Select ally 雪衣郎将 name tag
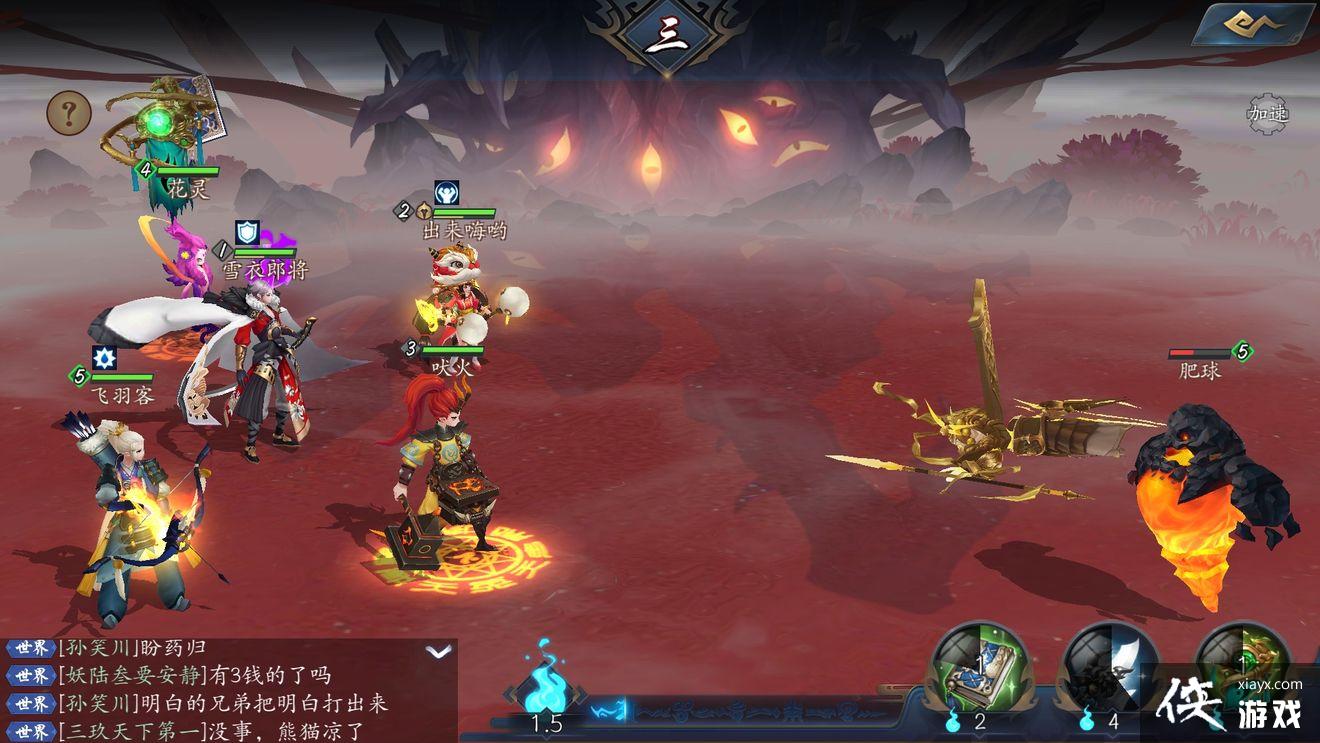The width and height of the screenshot is (1320, 743). [264, 270]
